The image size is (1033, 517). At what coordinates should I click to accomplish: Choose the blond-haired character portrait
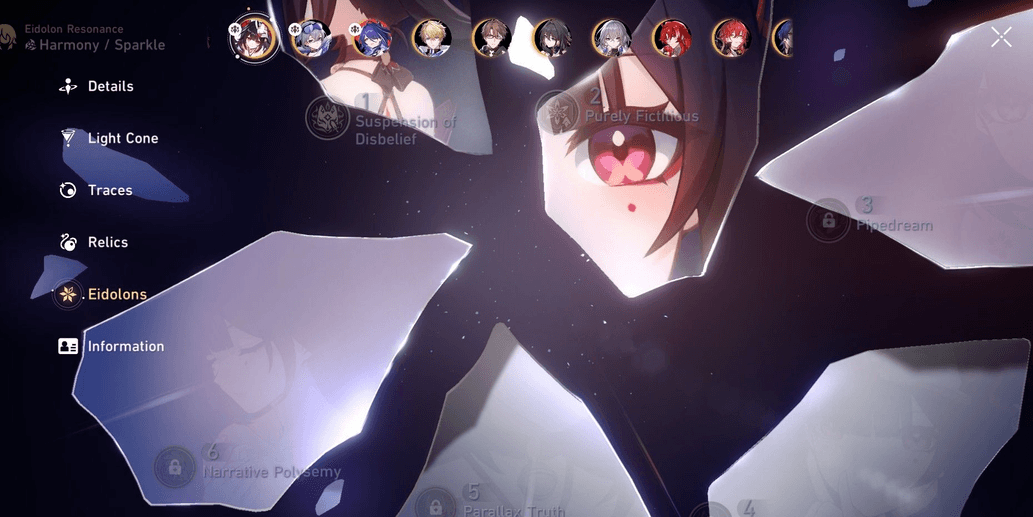coord(432,39)
